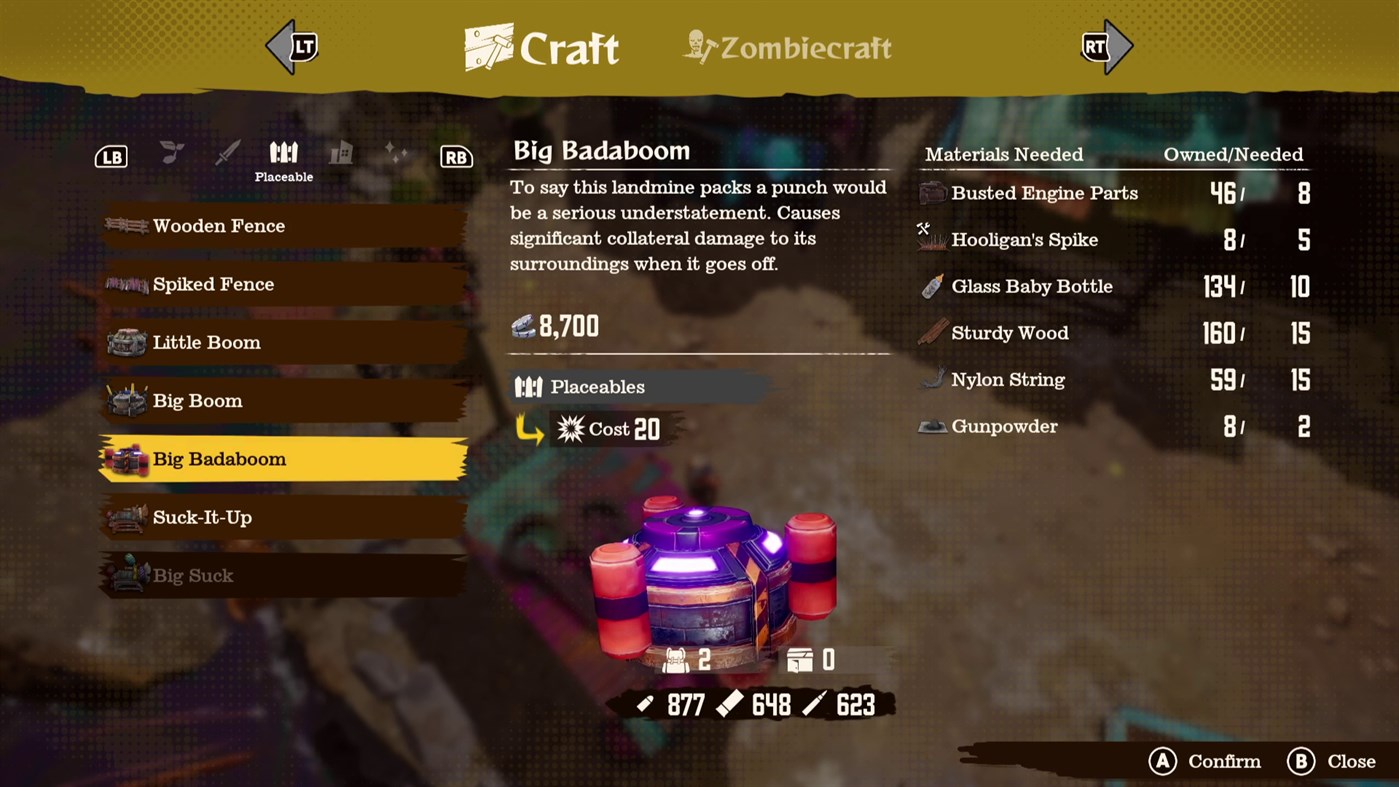Open the sparkles special items category
The image size is (1399, 787).
tap(395, 153)
